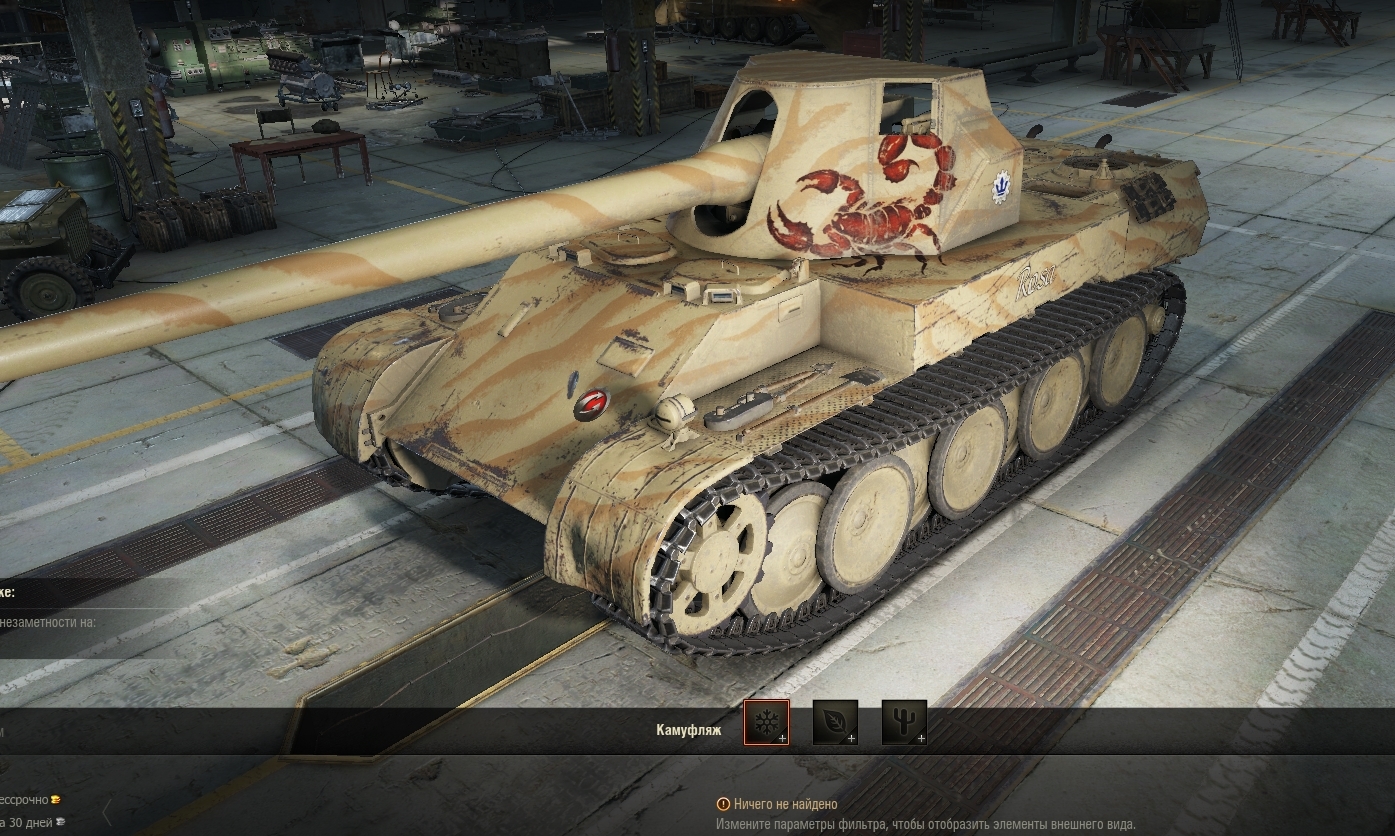Click the left carousel scroll arrow
The height and width of the screenshot is (836, 1395).
point(107,812)
